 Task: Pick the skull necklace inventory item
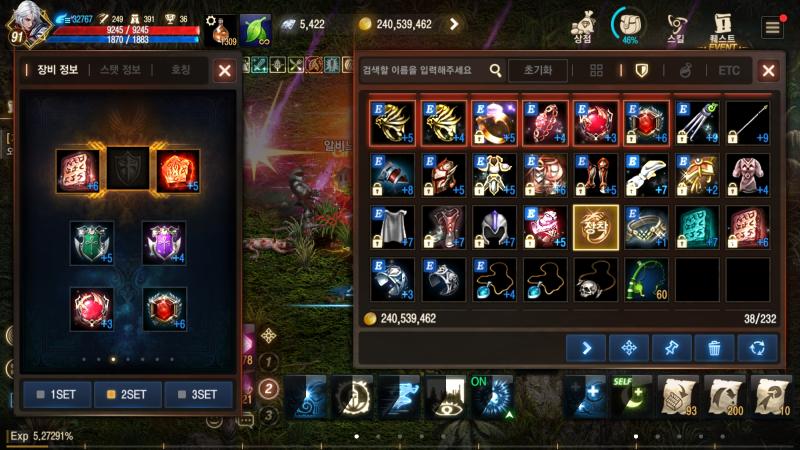596,279
